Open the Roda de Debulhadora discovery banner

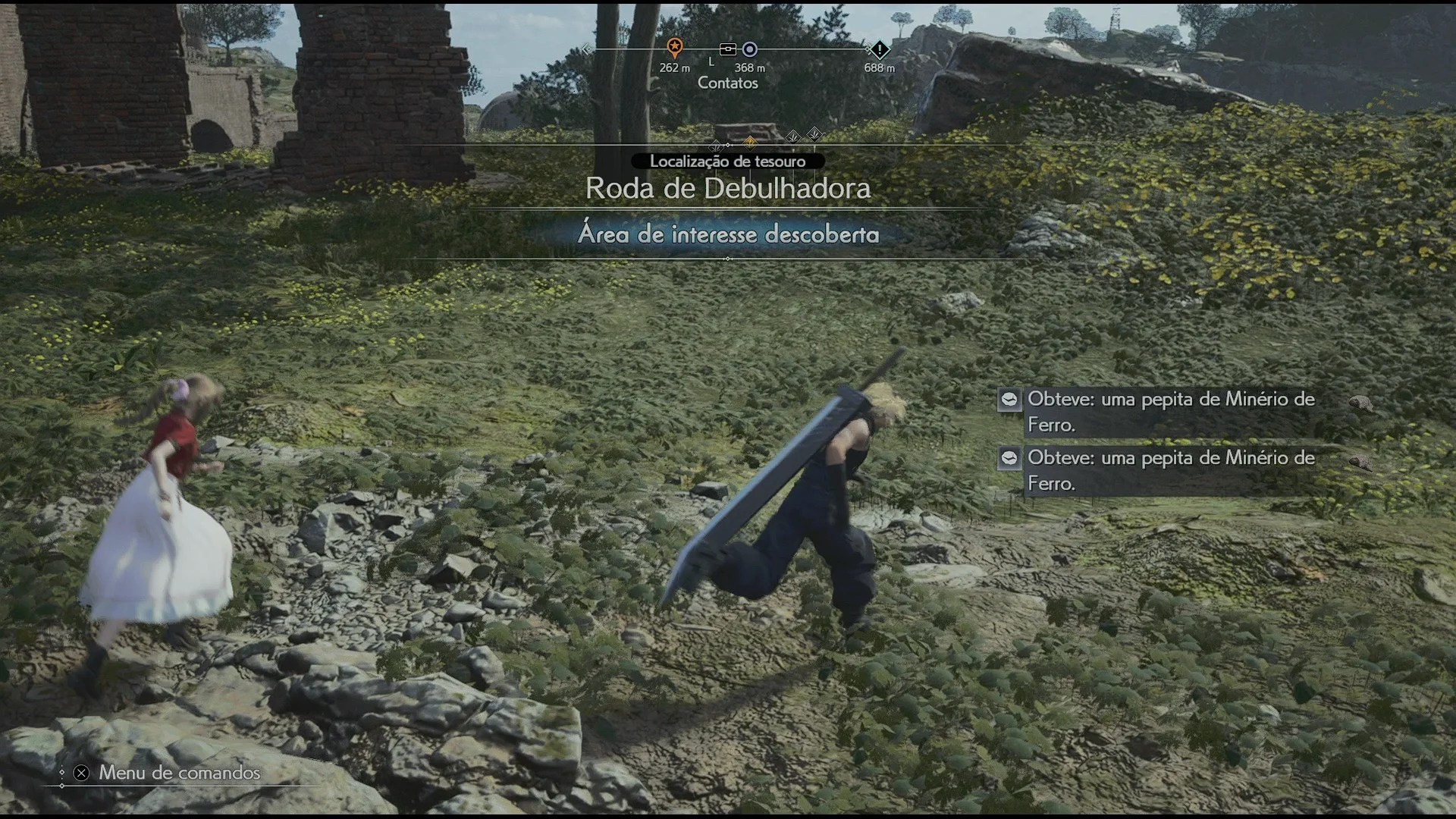[727, 189]
